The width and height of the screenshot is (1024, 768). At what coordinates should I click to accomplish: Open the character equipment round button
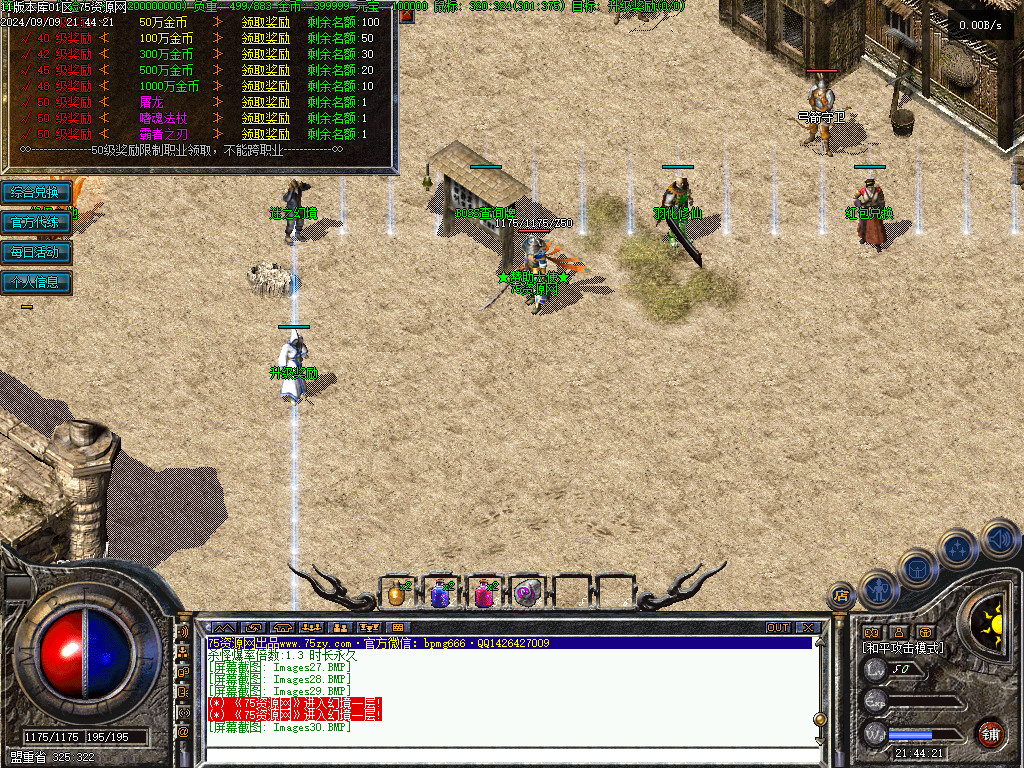(877, 589)
